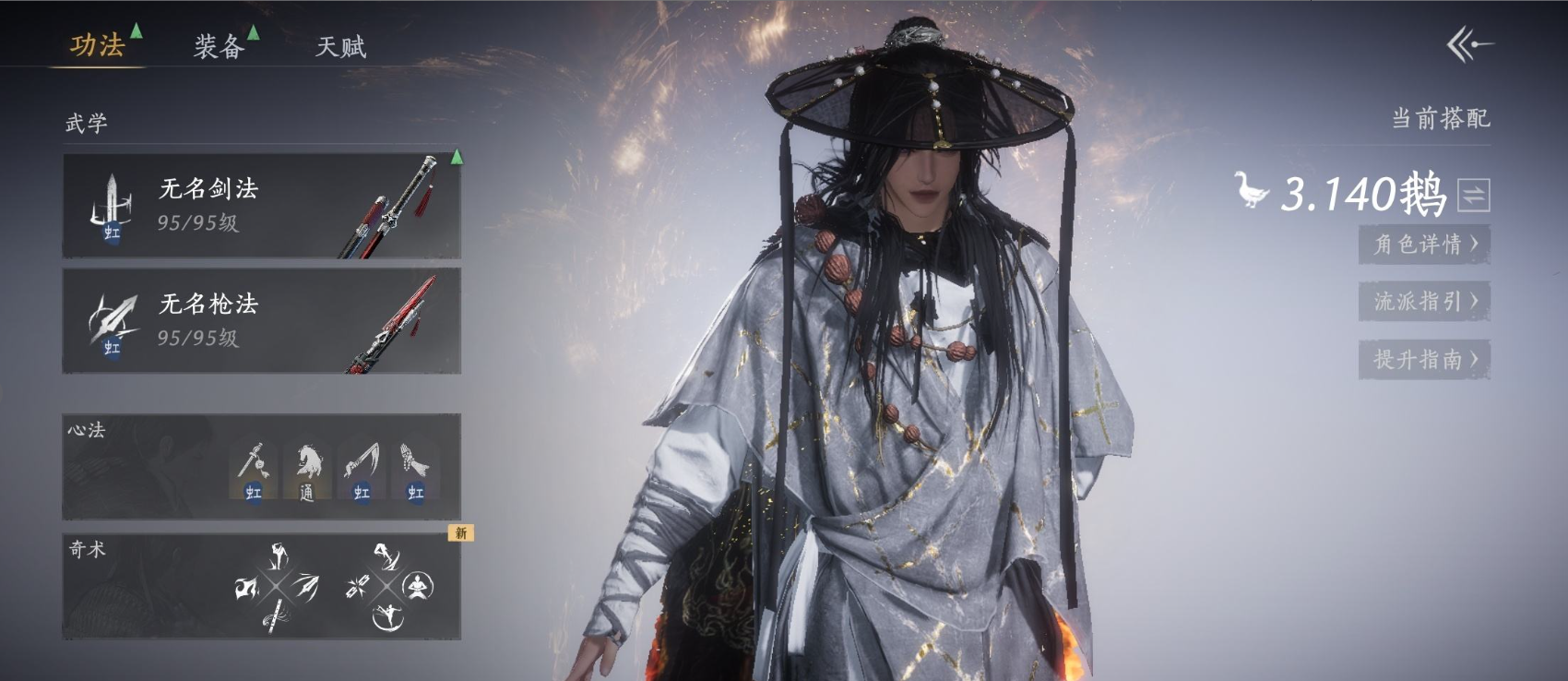The height and width of the screenshot is (681, 1568).
Task: Open the 提升指南 improvement guide
Action: coord(1424,359)
